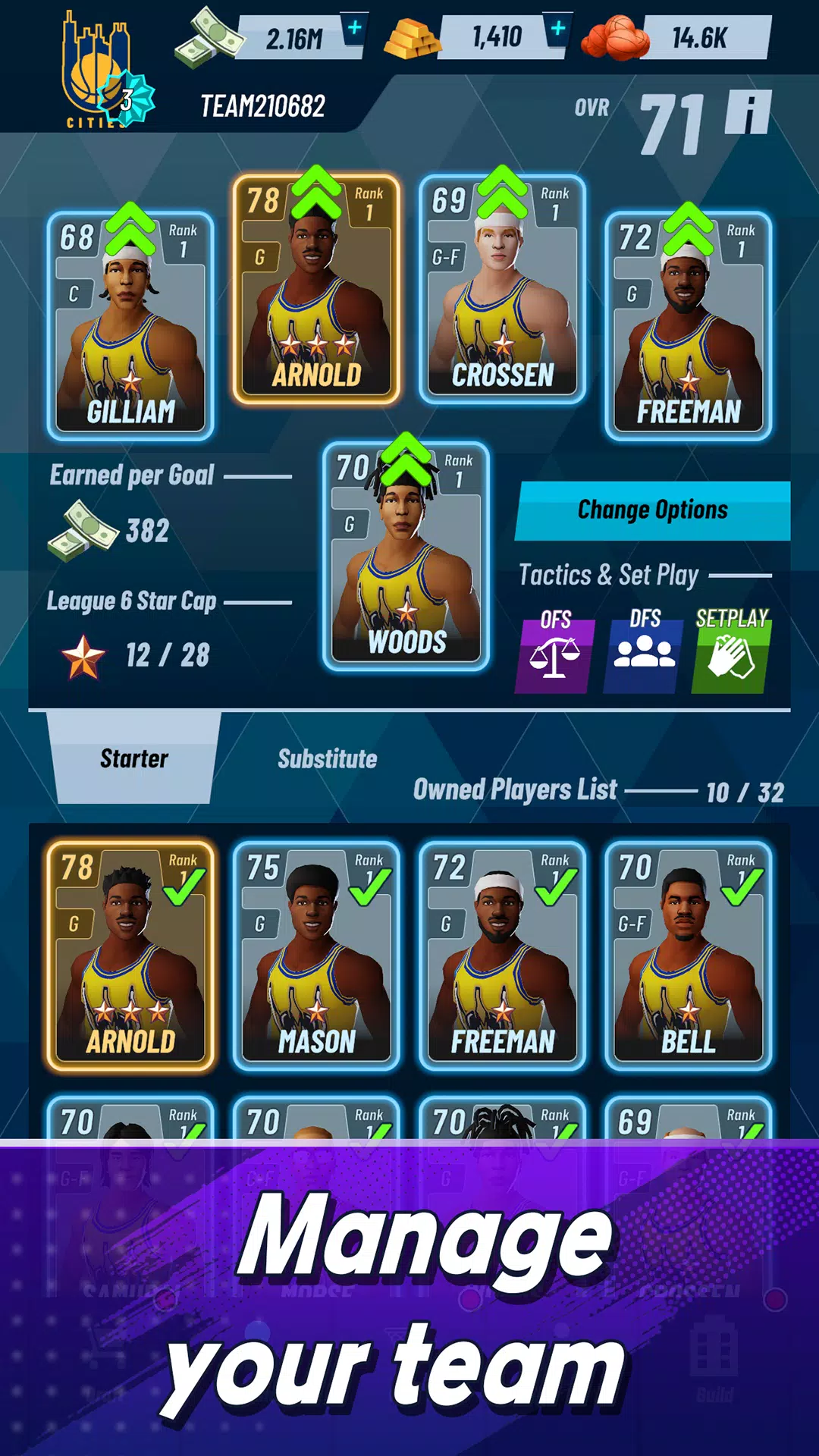
Task: Buy gold bars with the plus button
Action: (557, 30)
